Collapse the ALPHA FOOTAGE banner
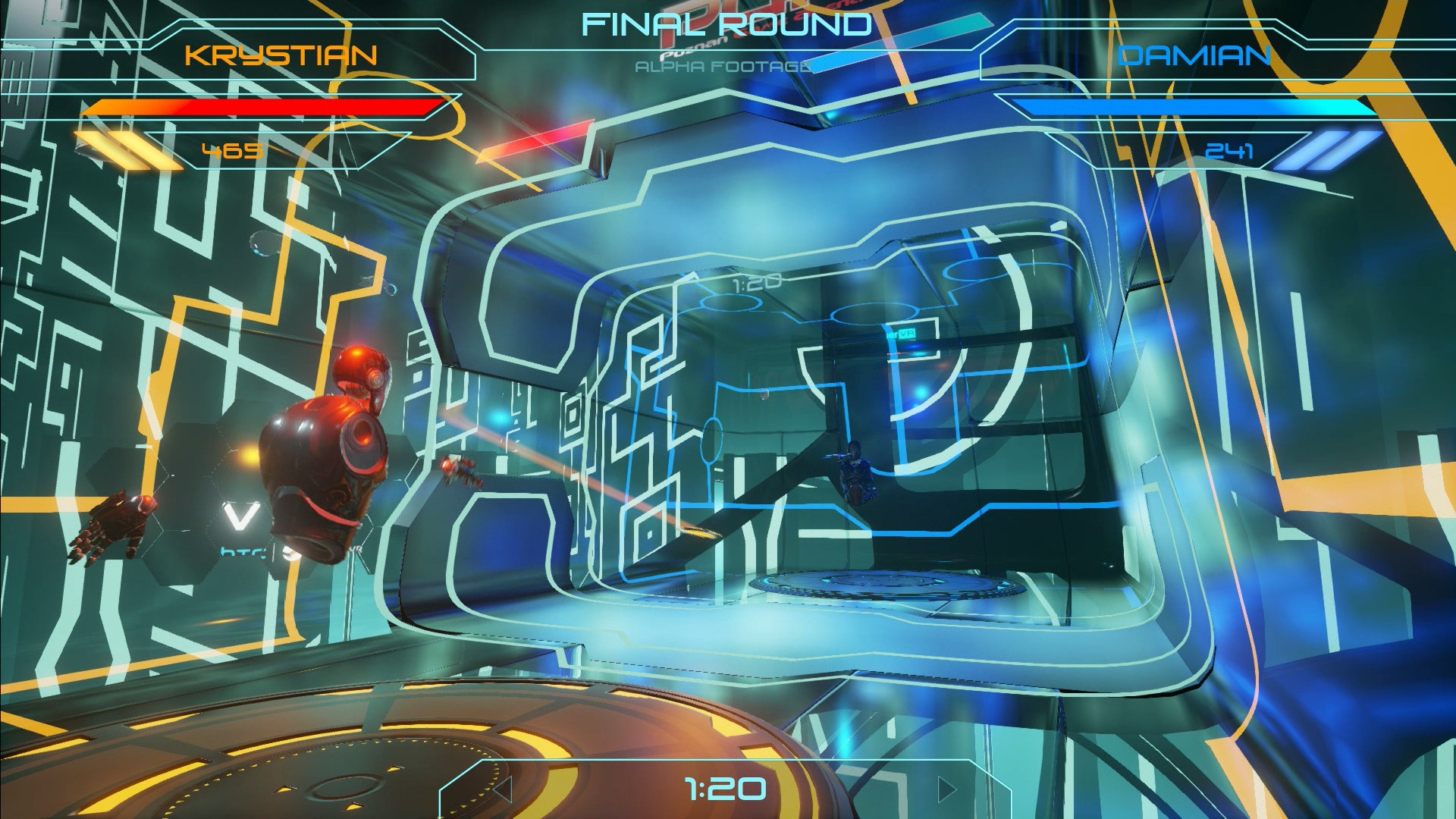 (720, 67)
